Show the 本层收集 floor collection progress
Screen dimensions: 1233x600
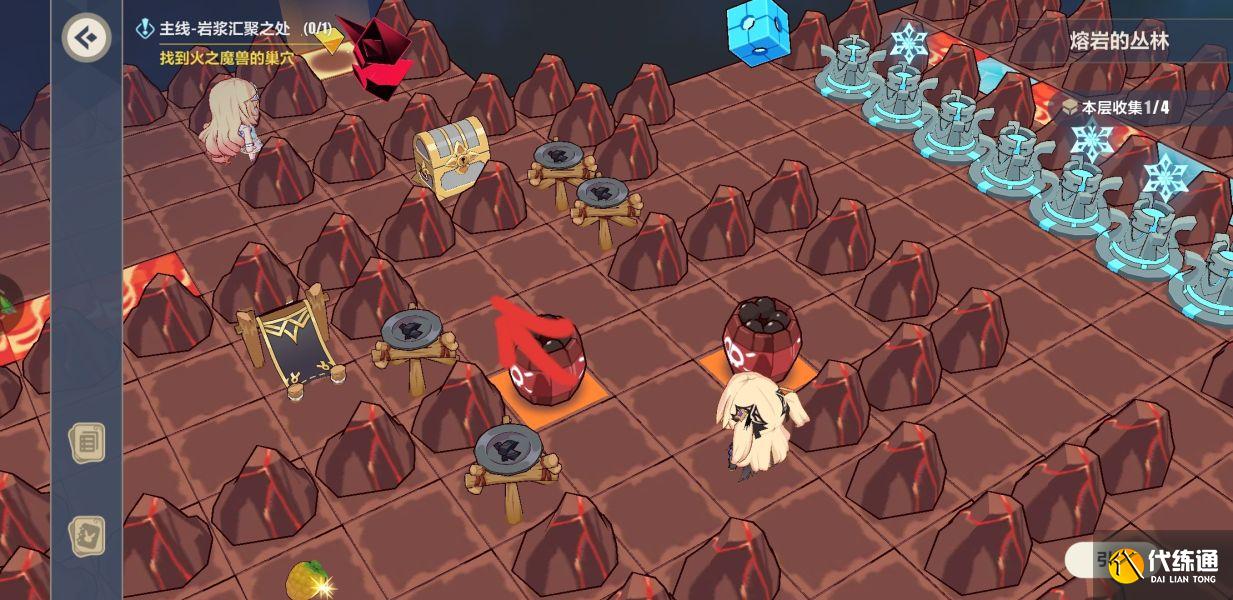(x=1115, y=107)
